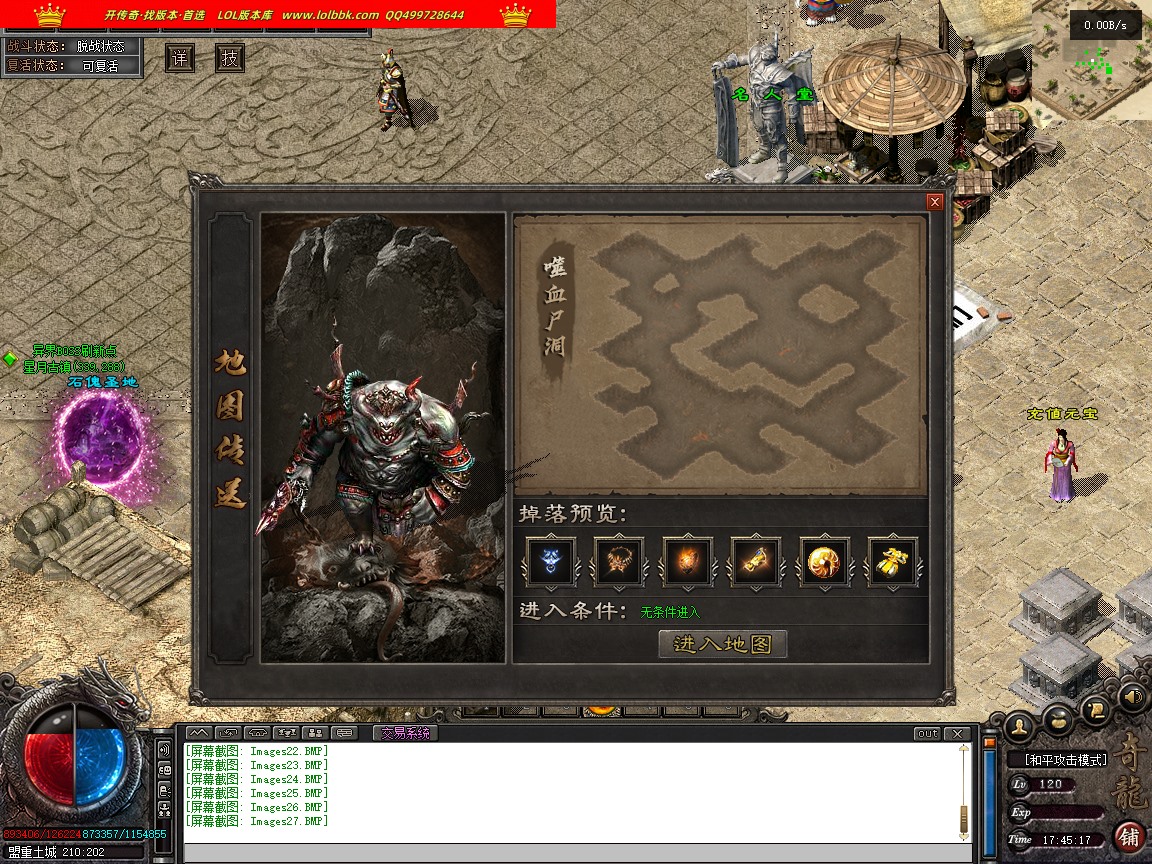Switch to the 交易系统 chat tab
The height and width of the screenshot is (864, 1152).
[x=404, y=733]
